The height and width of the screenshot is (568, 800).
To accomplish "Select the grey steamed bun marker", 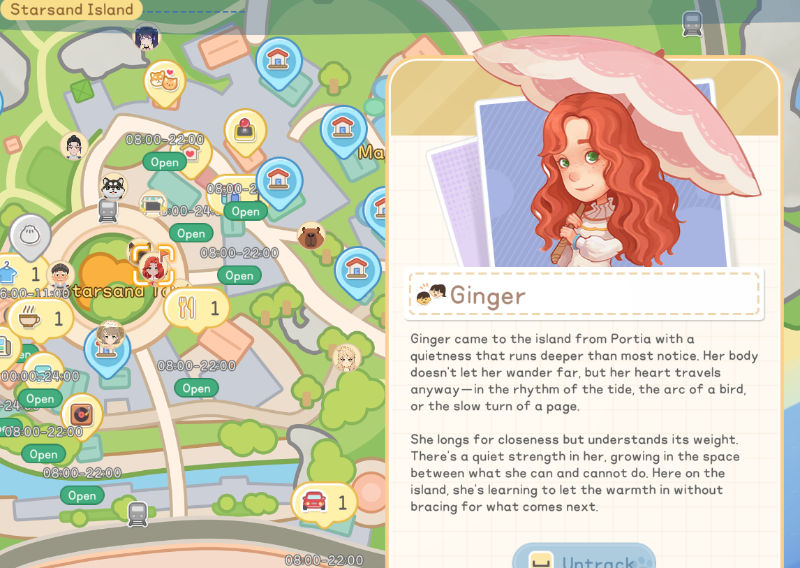I will [30, 233].
